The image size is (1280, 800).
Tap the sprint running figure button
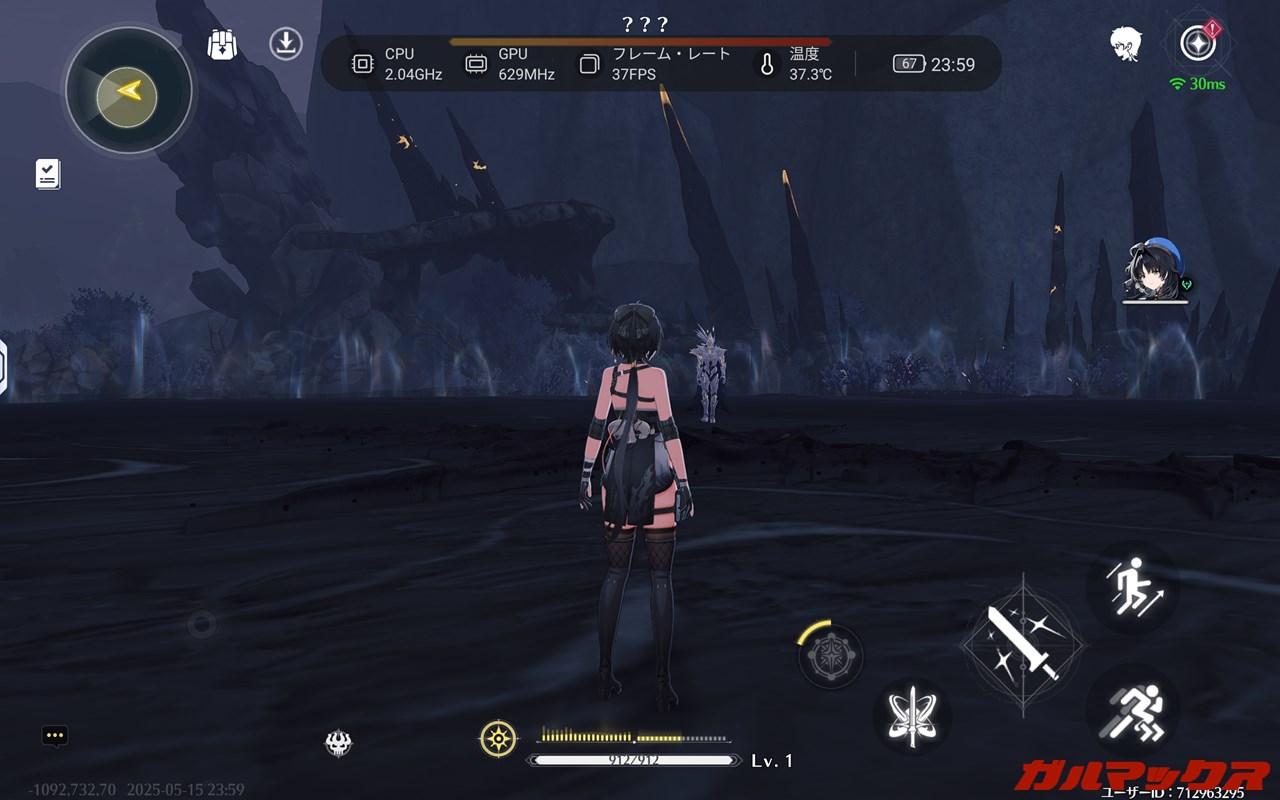coord(1132,713)
